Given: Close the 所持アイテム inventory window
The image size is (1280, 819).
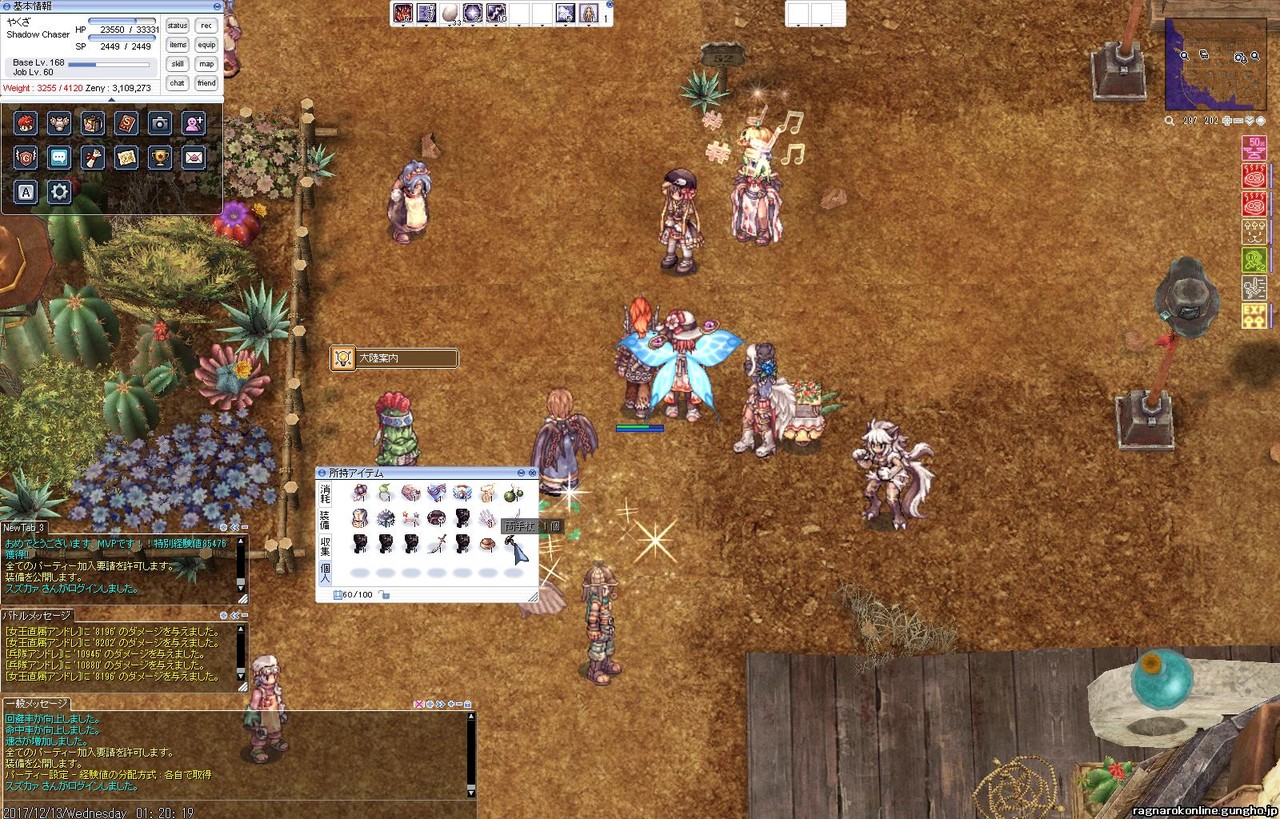Looking at the screenshot, I should pos(532,473).
